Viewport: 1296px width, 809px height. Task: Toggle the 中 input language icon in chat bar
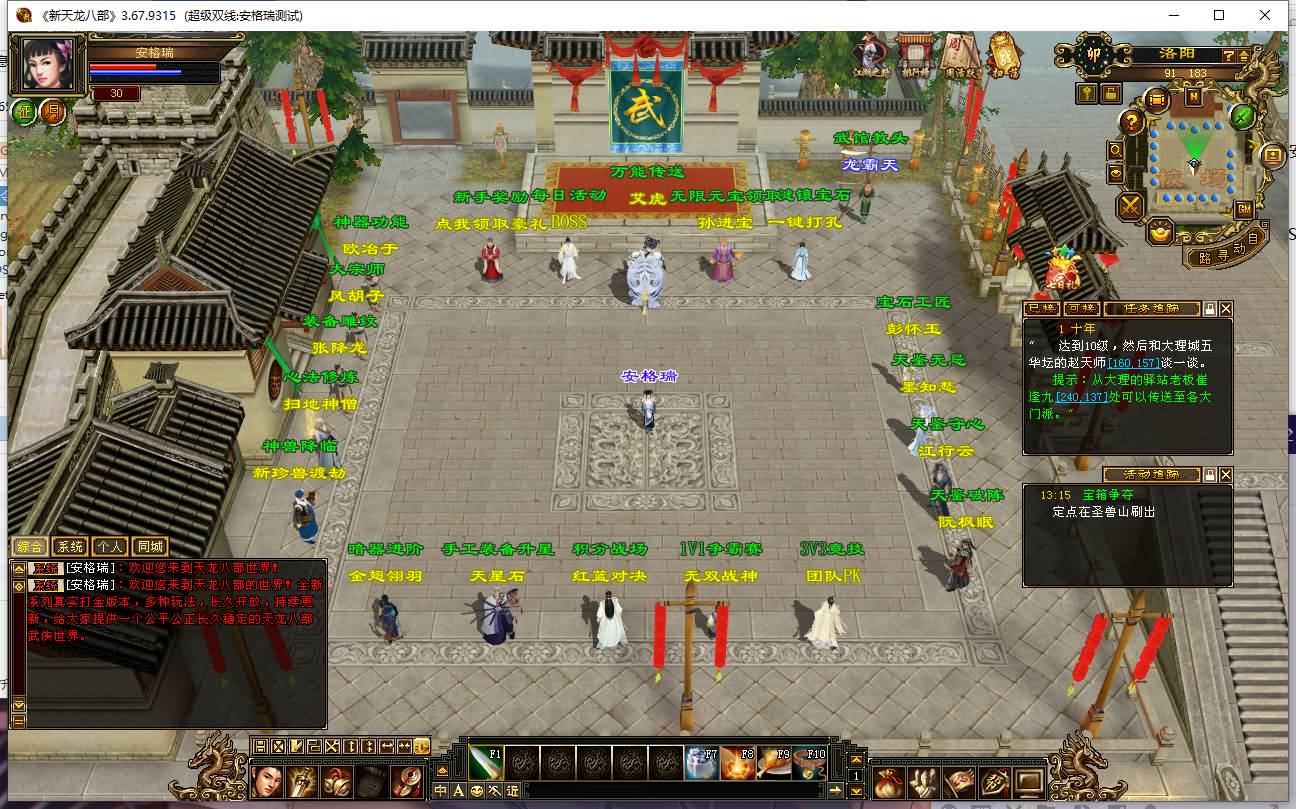441,790
